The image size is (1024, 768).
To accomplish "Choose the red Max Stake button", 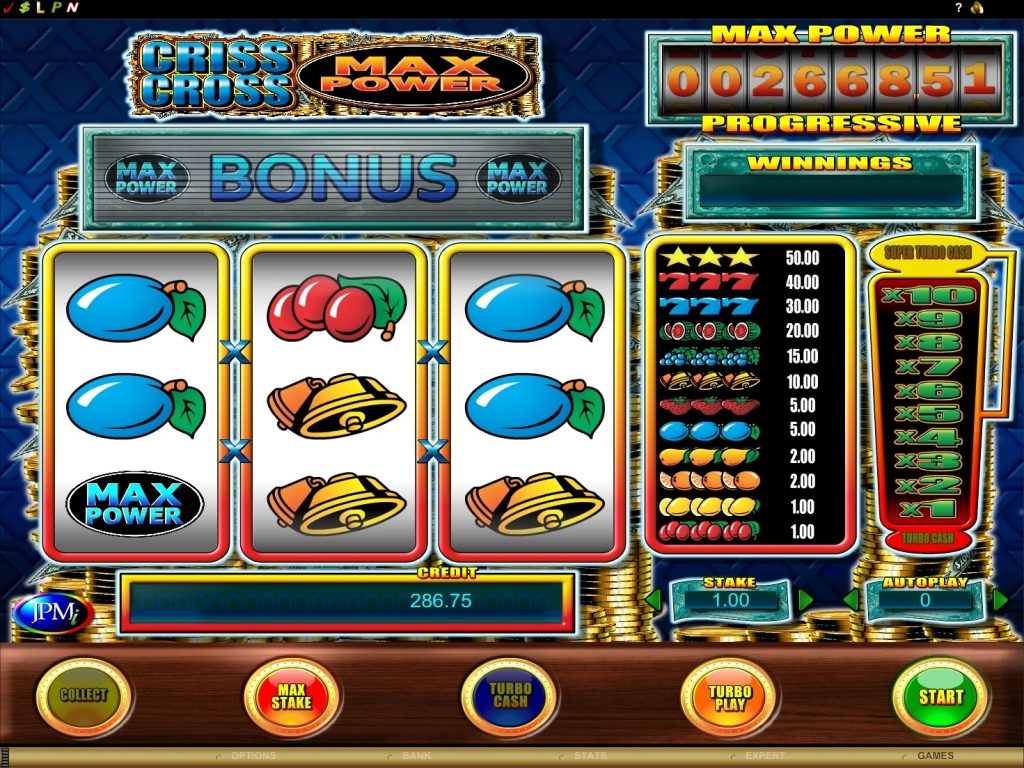I will (291, 696).
